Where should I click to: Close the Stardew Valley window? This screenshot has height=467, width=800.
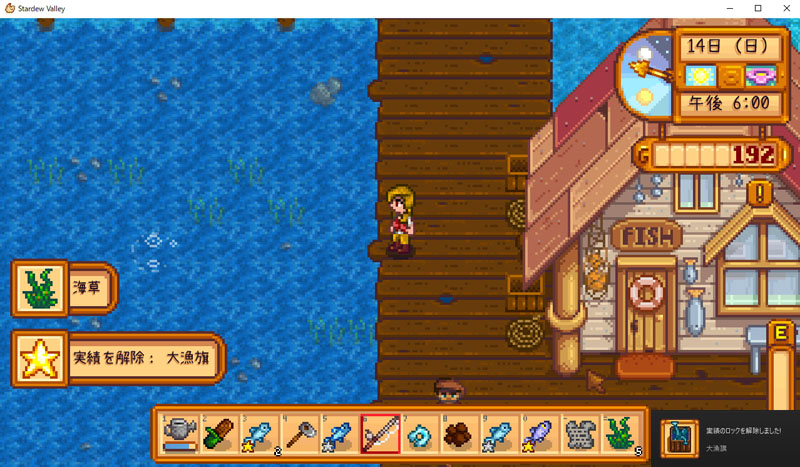785,9
